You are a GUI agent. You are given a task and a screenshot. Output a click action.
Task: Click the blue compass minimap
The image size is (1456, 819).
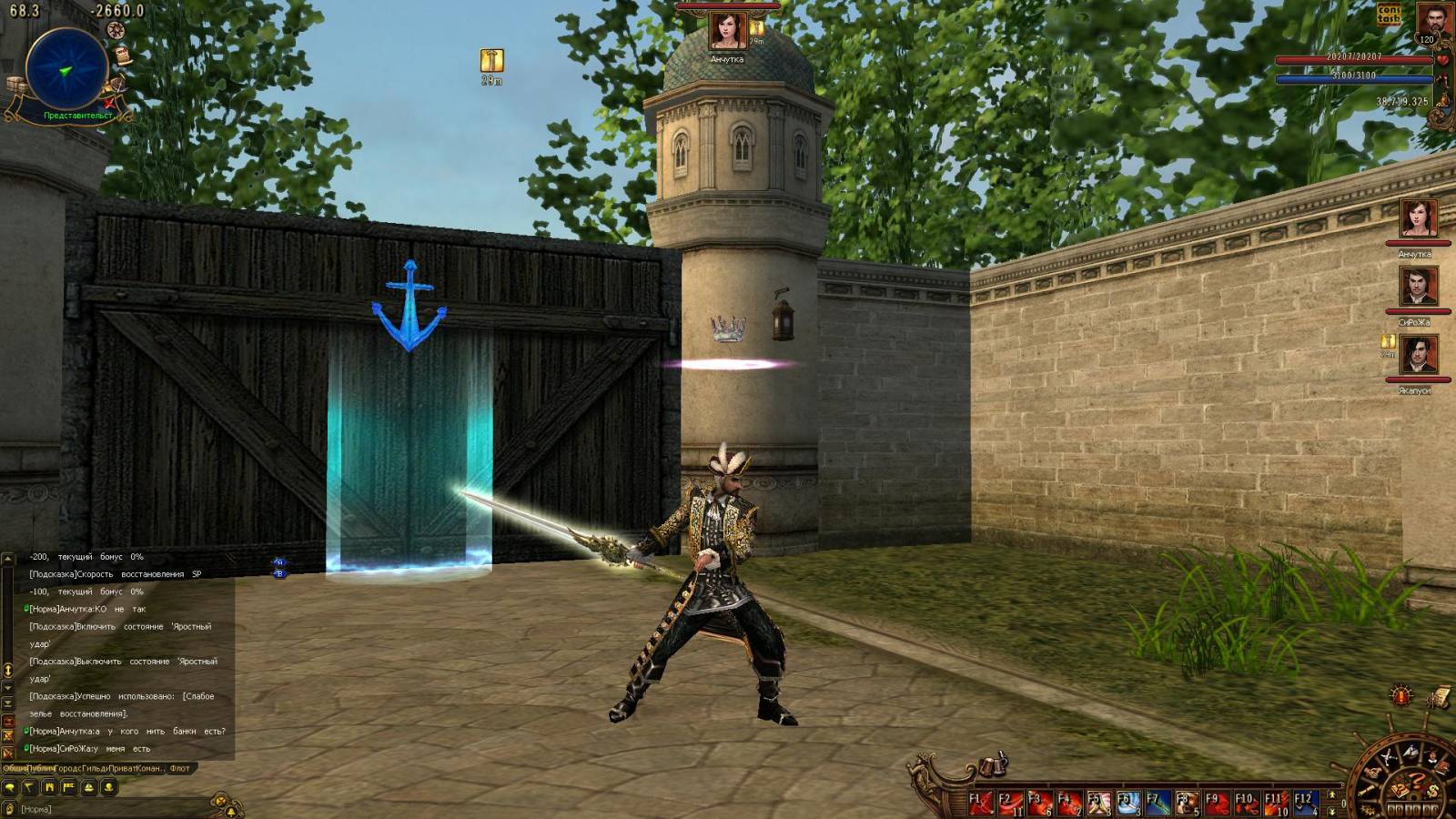[x=66, y=69]
